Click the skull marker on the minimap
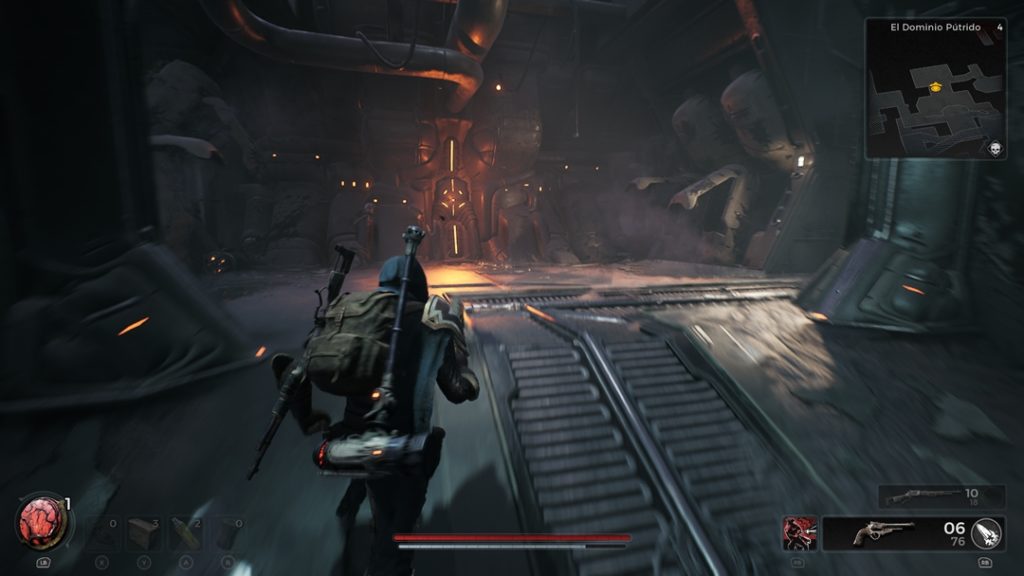 point(995,148)
